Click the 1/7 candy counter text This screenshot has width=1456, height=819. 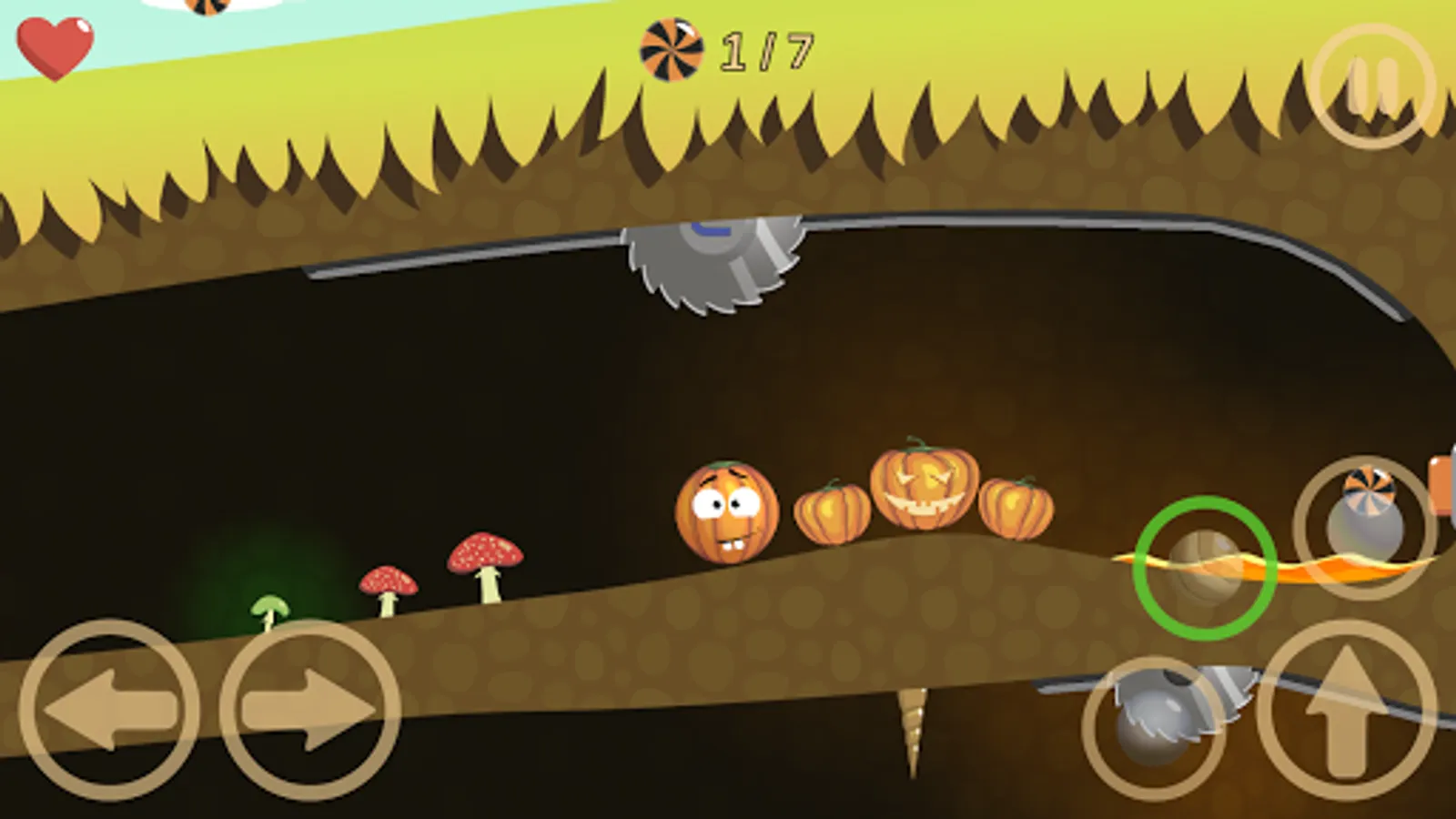[764, 52]
